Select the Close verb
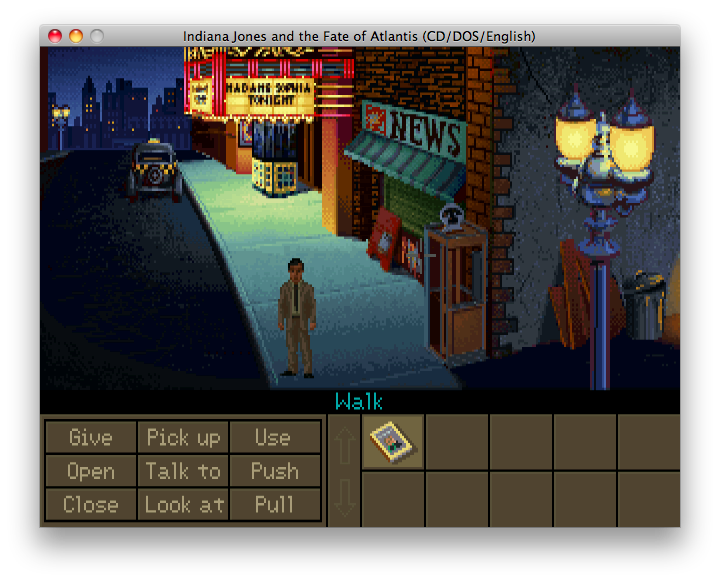 [x=90, y=505]
